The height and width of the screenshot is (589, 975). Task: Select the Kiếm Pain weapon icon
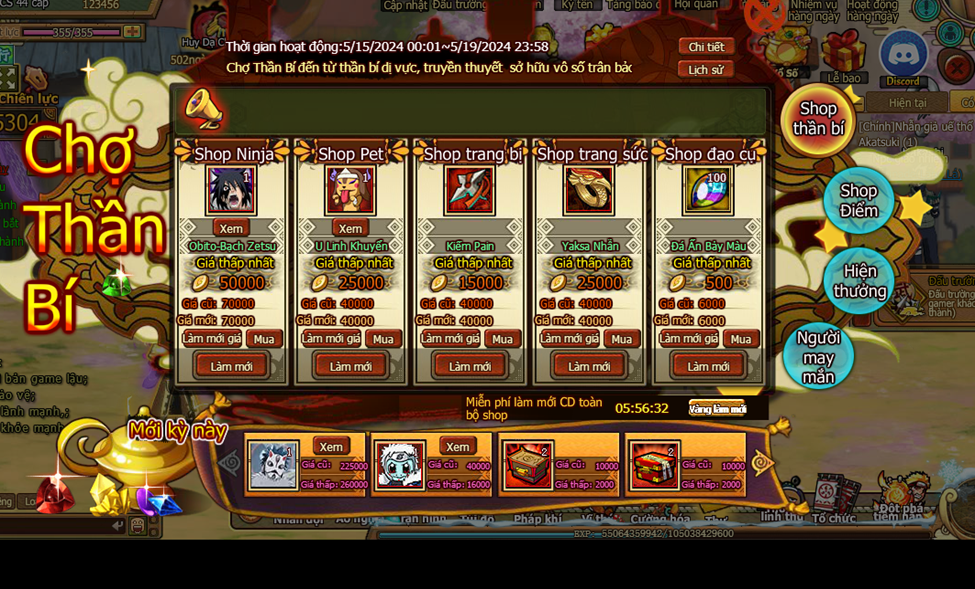pos(470,190)
